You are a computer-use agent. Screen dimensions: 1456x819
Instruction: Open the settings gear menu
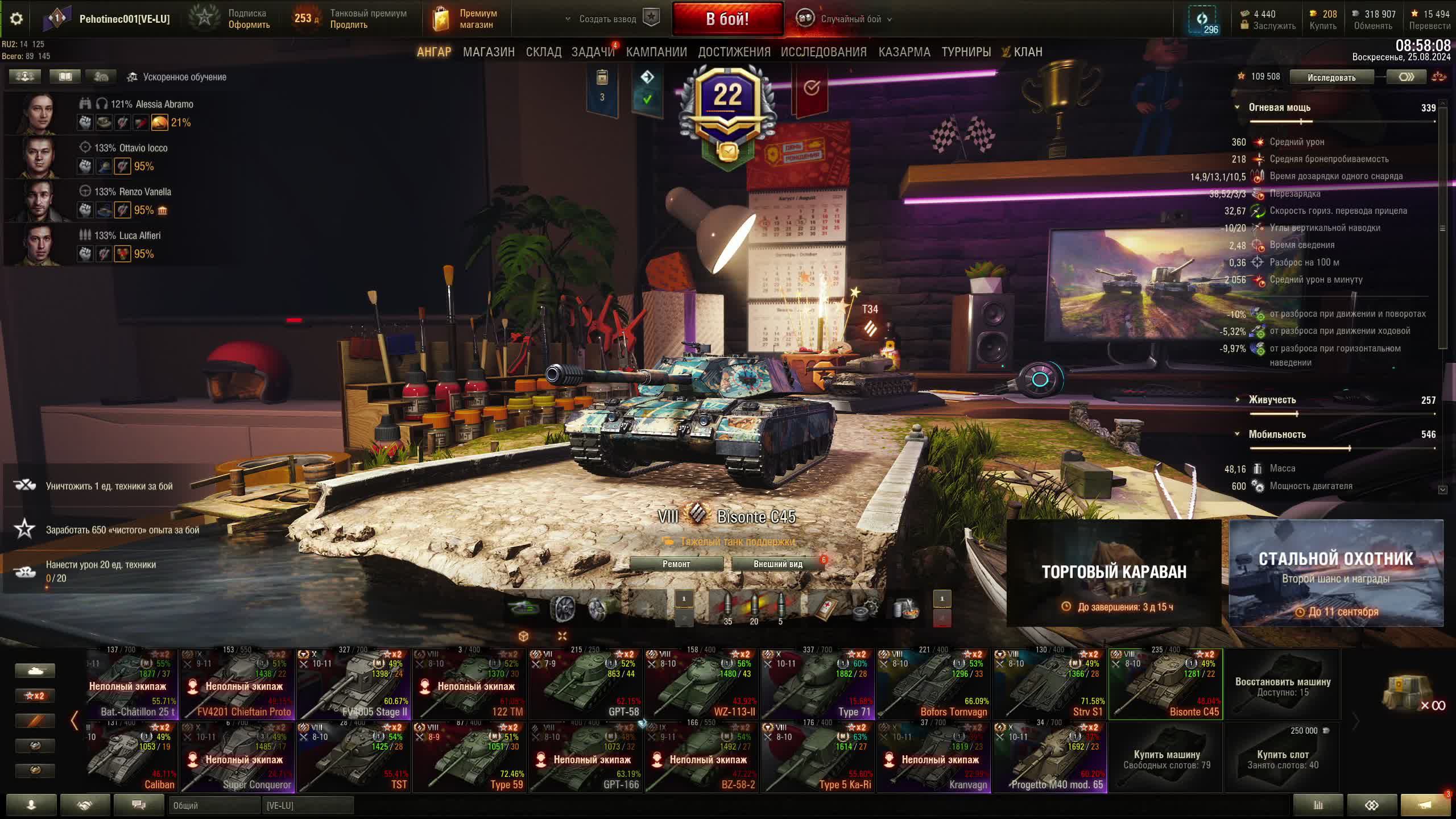pos(16,19)
